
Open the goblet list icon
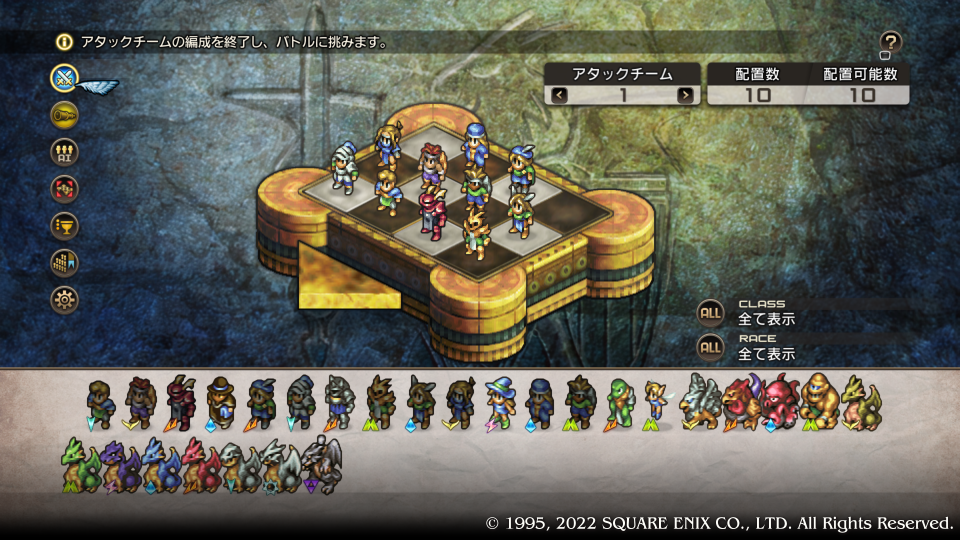(66, 225)
